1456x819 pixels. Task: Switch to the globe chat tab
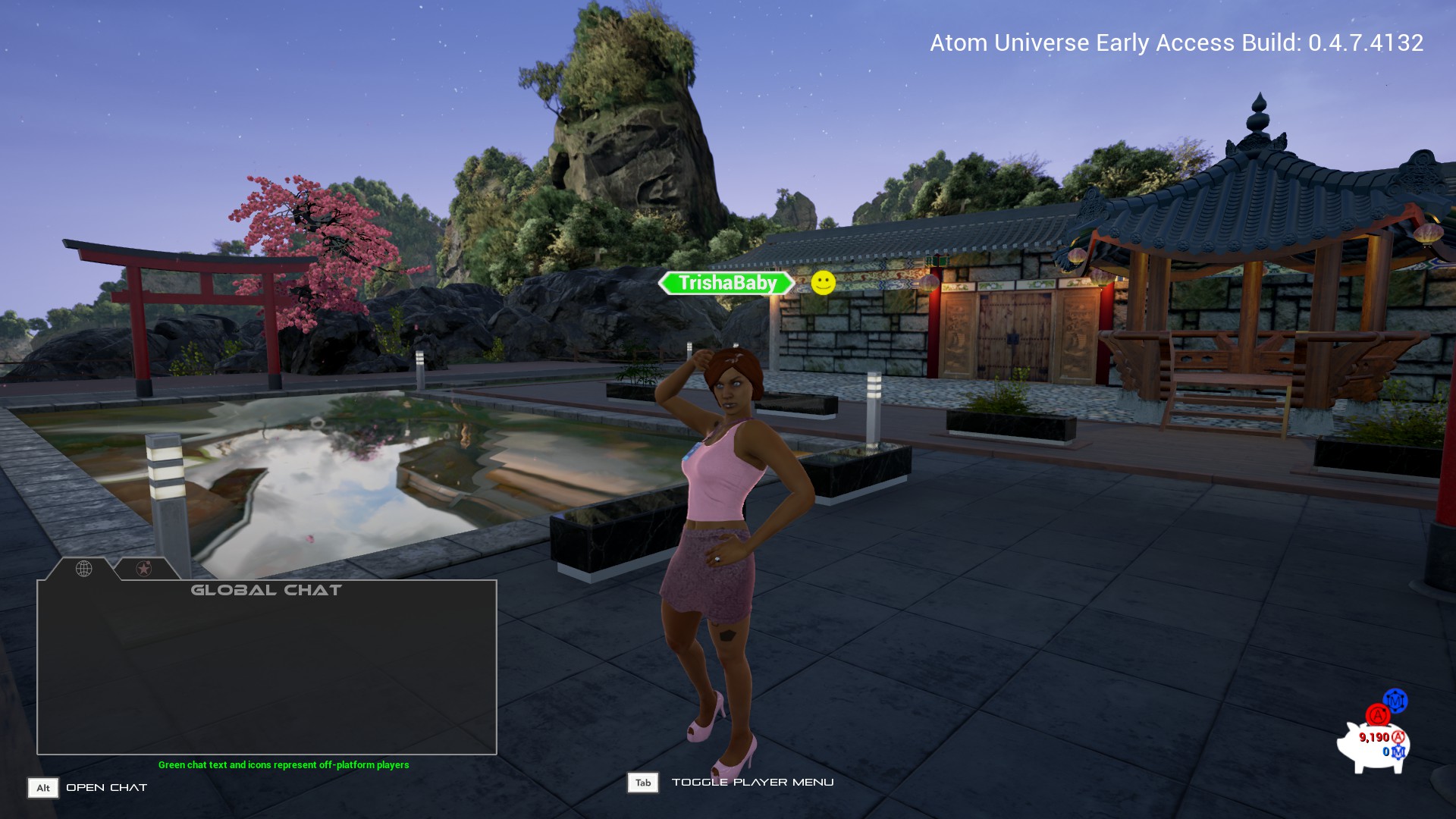pyautogui.click(x=84, y=569)
